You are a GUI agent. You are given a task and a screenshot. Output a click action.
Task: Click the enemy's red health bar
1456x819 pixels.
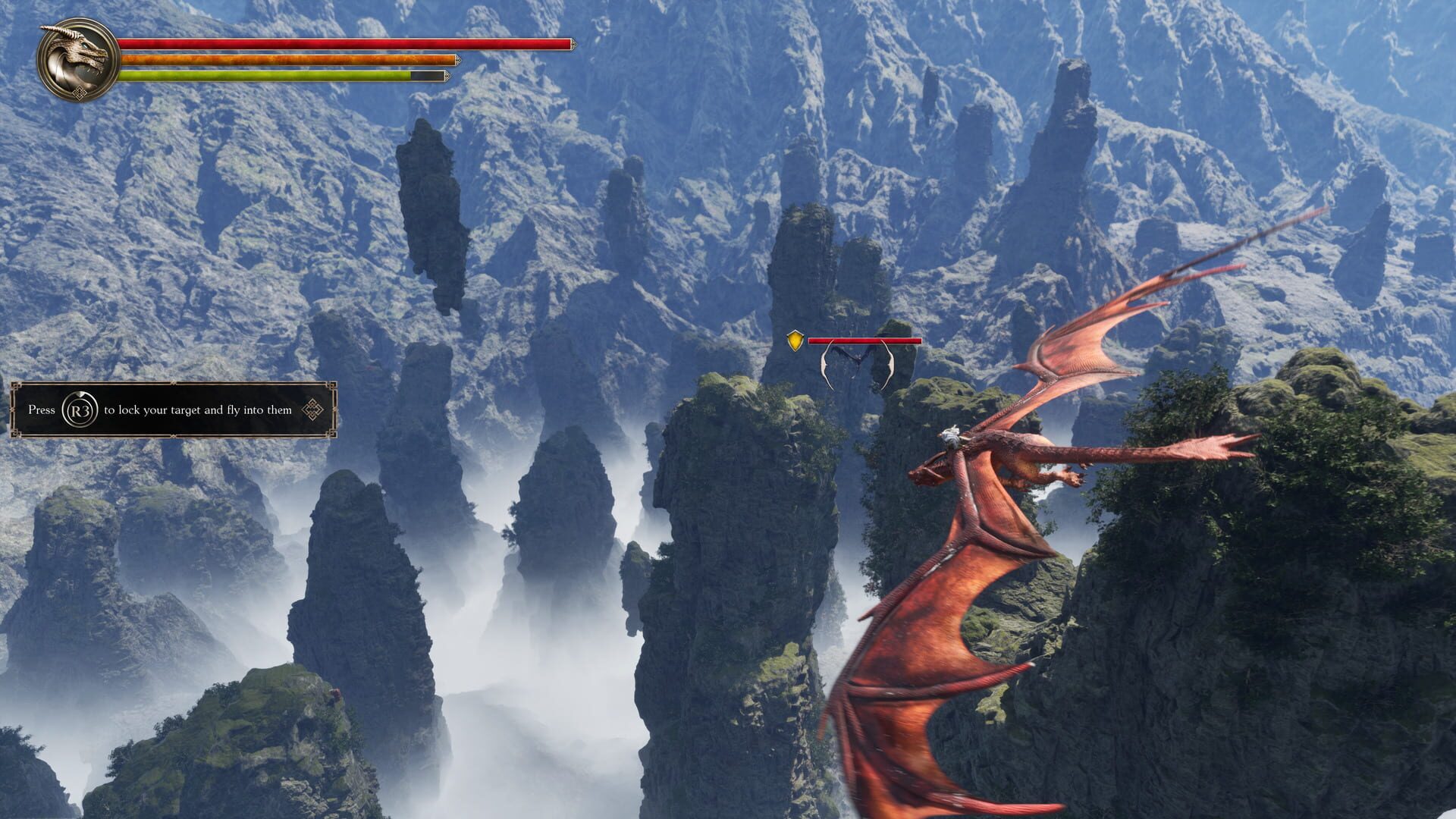[x=864, y=341]
